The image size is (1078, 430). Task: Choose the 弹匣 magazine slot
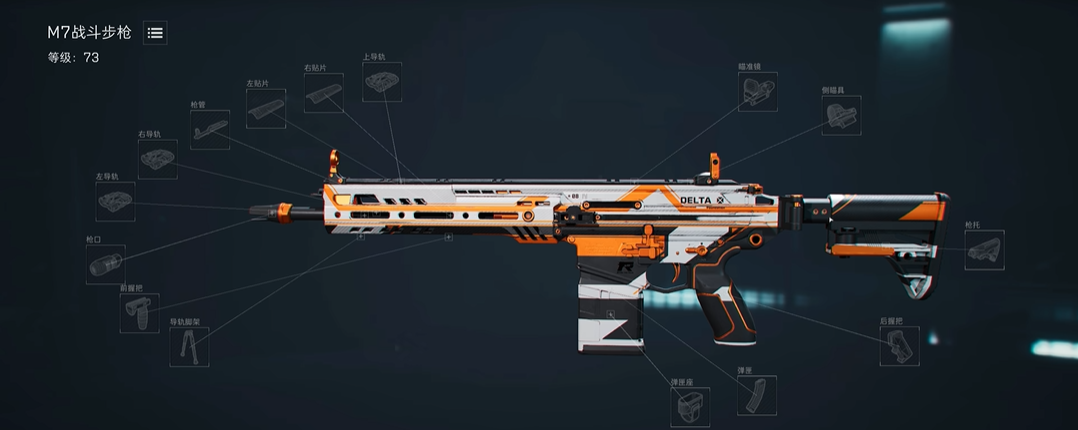pos(756,394)
